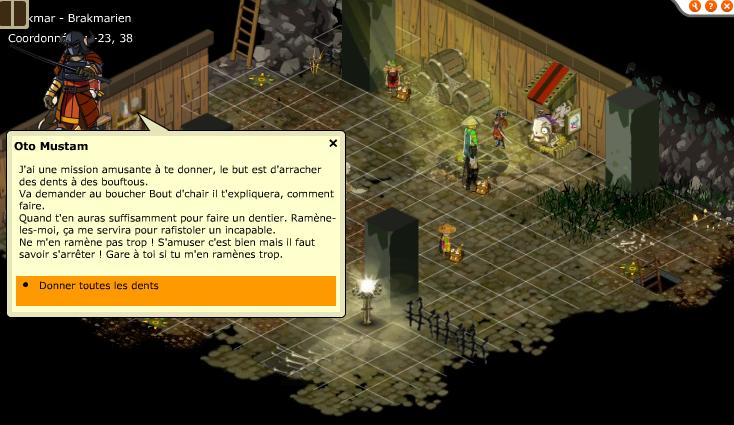The width and height of the screenshot is (734, 425).
Task: Open help with the question mark button
Action: click(709, 6)
